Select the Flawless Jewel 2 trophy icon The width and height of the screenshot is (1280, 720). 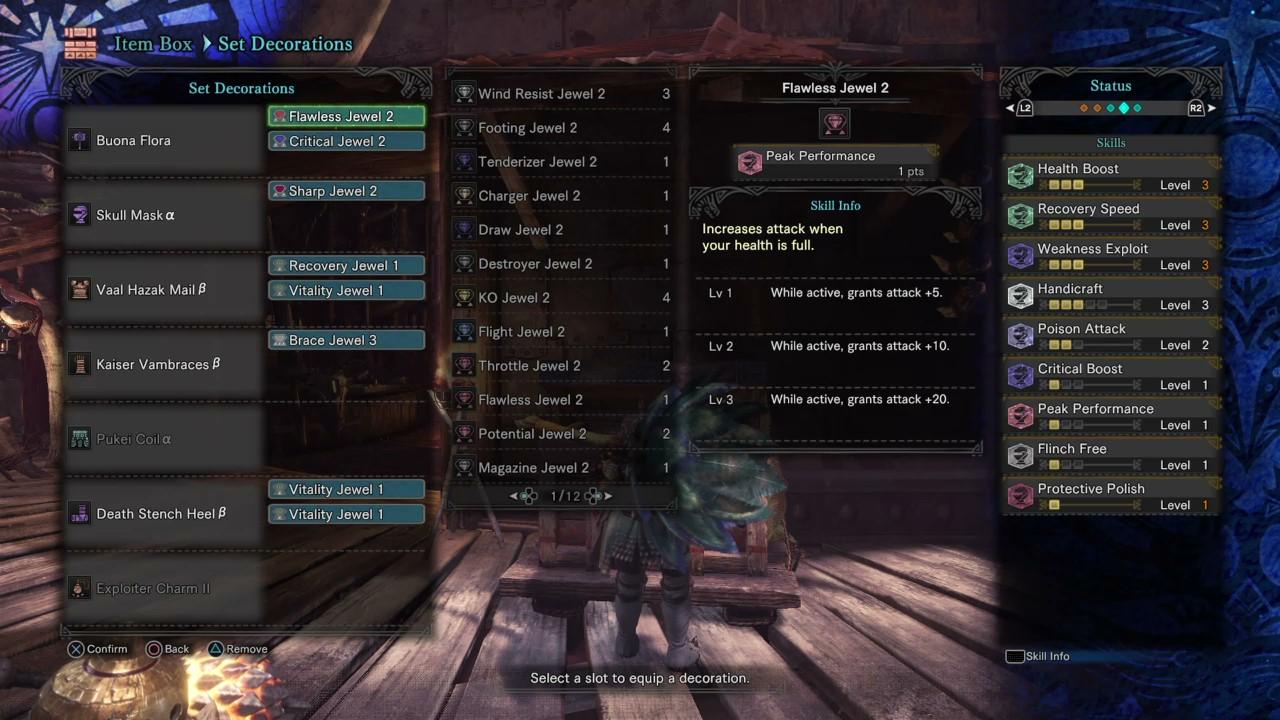835,124
